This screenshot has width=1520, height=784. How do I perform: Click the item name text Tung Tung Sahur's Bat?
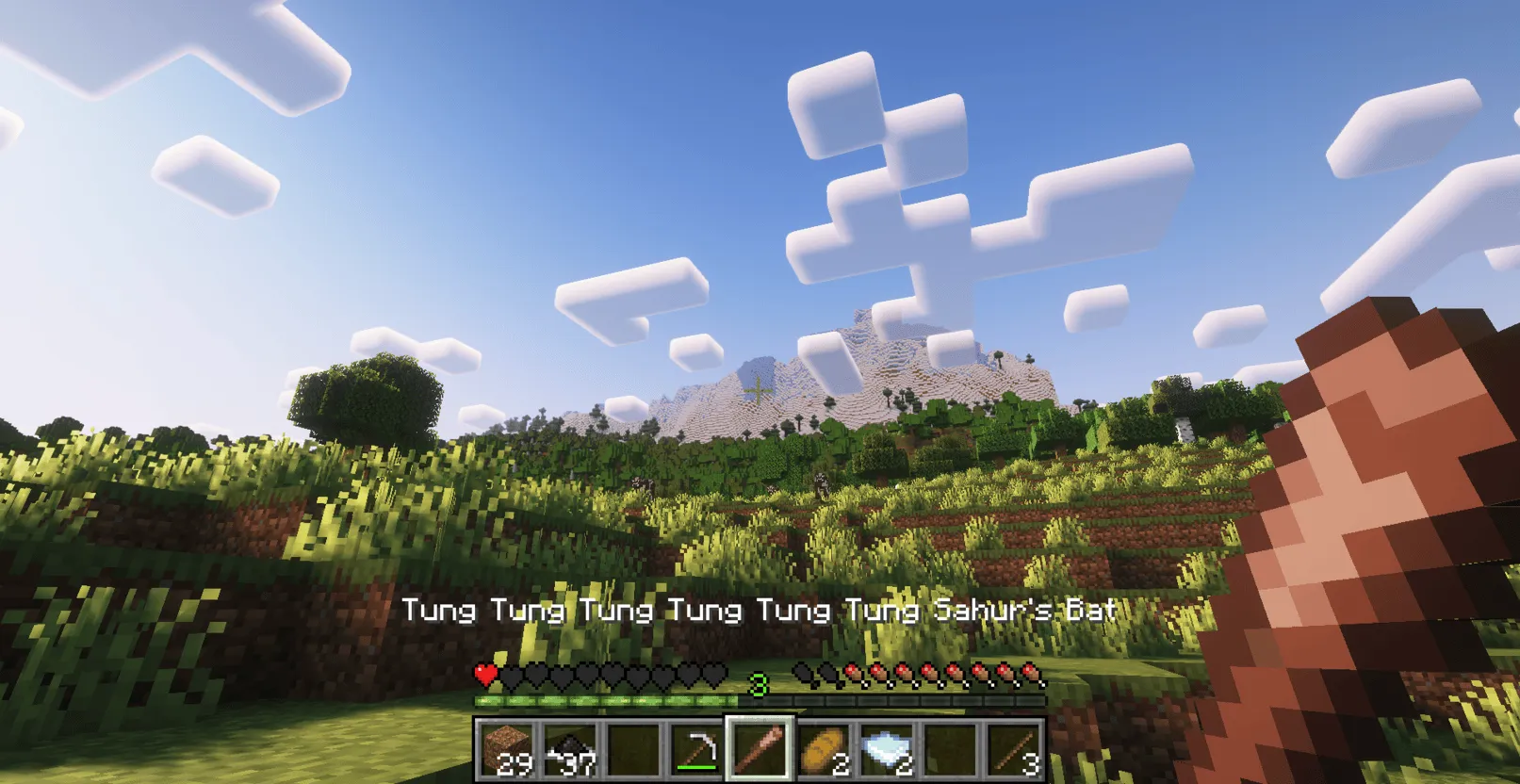760,611
